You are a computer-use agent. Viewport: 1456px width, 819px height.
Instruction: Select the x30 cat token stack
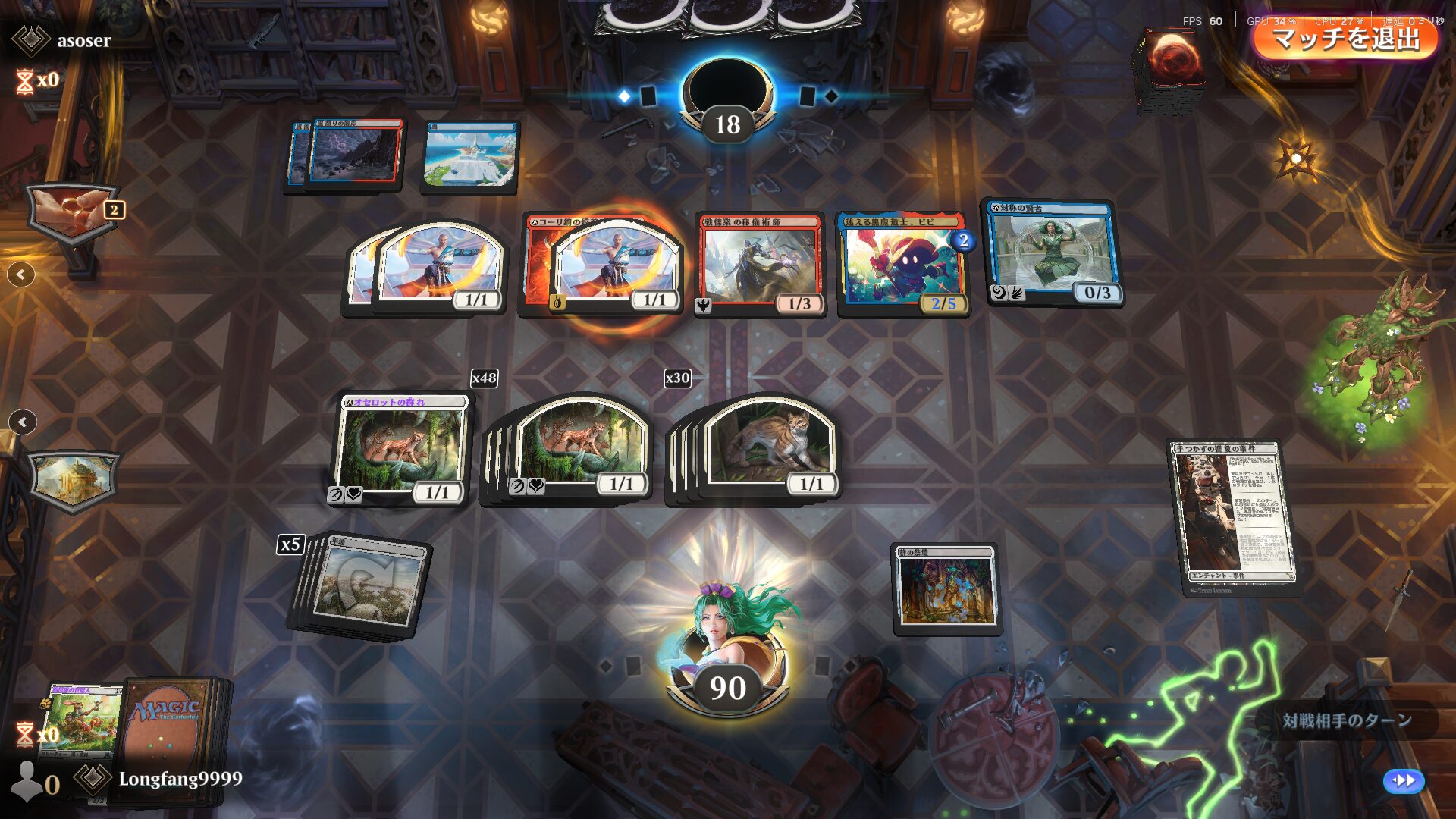coord(766,447)
